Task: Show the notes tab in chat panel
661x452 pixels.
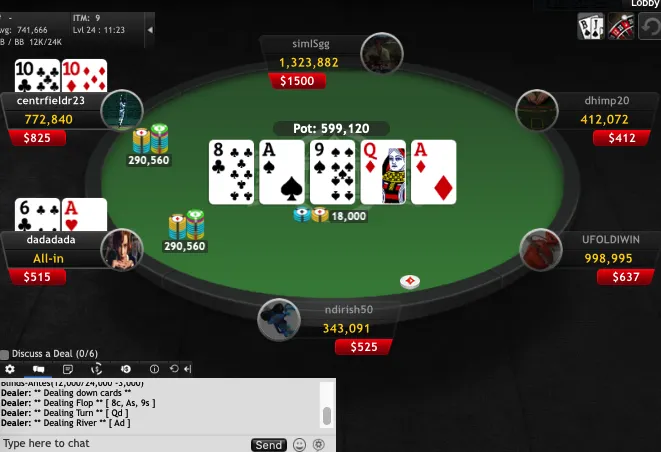Action: (68, 369)
